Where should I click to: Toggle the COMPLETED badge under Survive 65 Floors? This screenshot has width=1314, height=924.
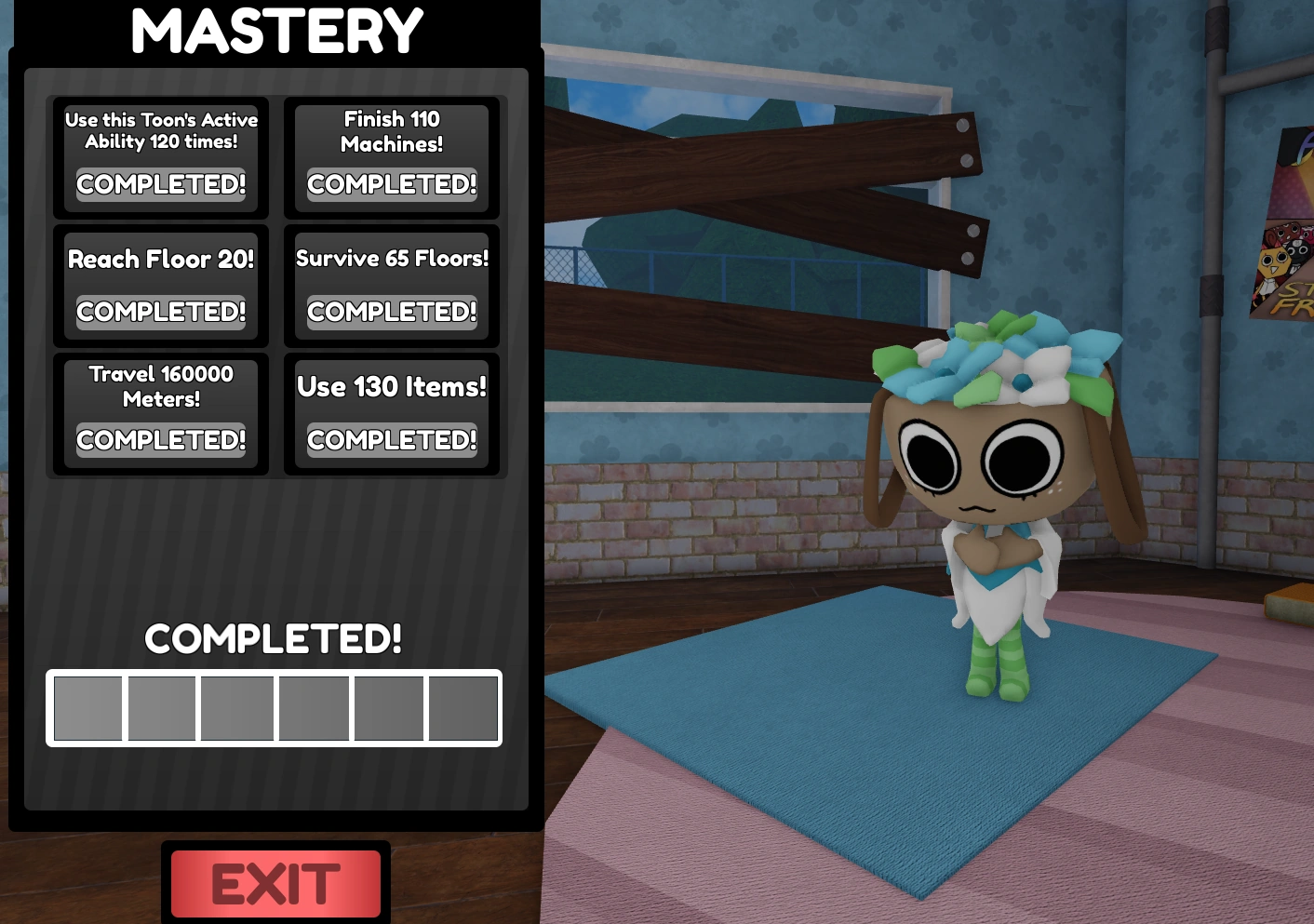(391, 312)
